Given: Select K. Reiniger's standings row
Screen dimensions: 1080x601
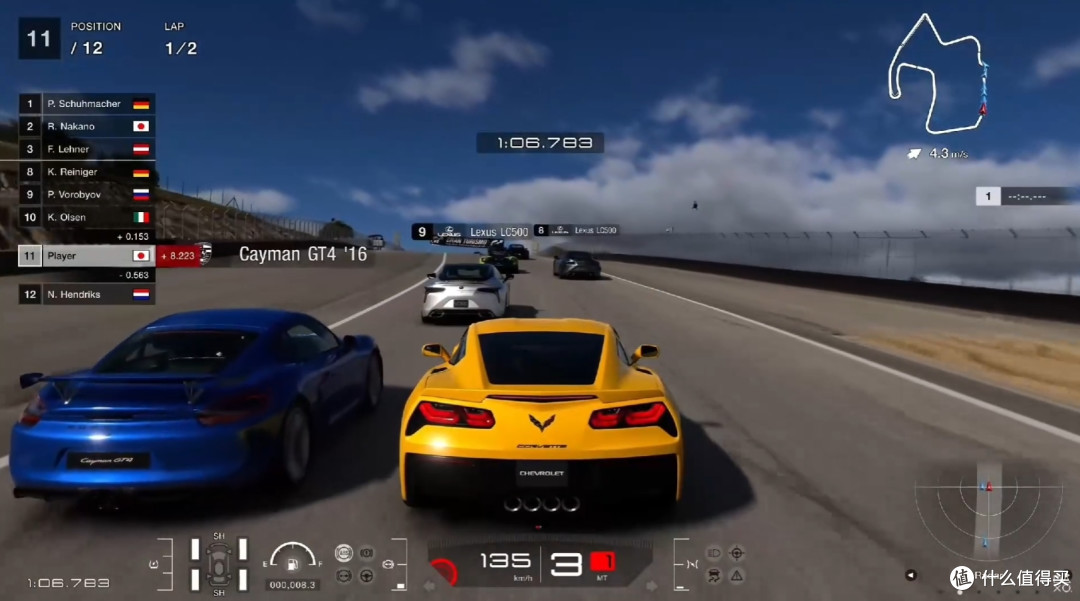Looking at the screenshot, I should coord(87,172).
